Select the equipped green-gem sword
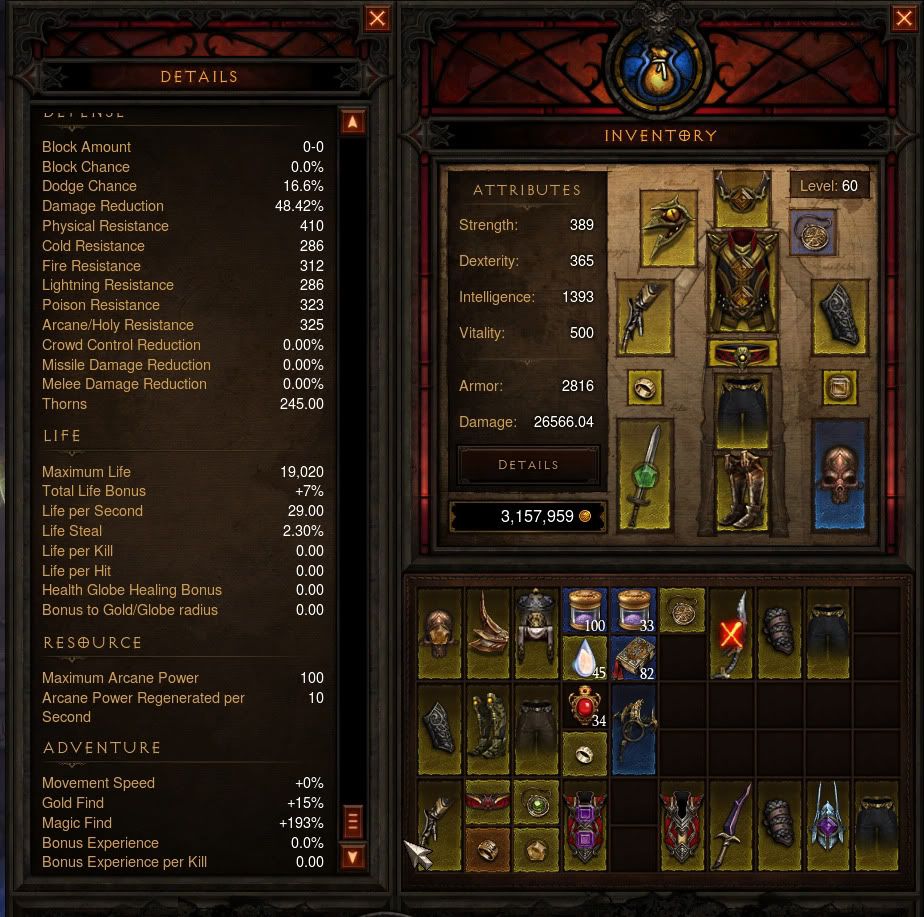 [x=645, y=474]
